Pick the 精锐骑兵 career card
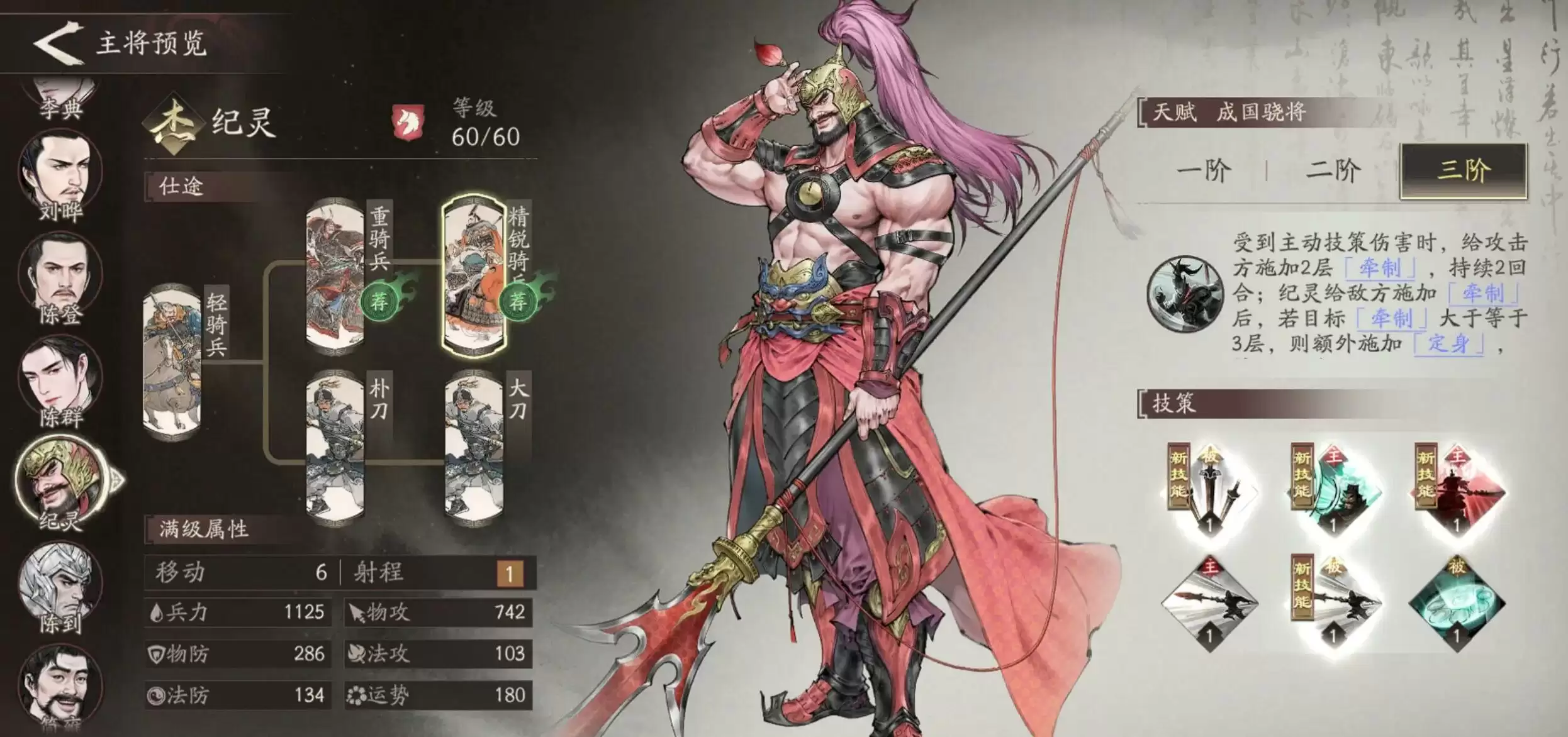This screenshot has height=737, width=1568. click(474, 277)
